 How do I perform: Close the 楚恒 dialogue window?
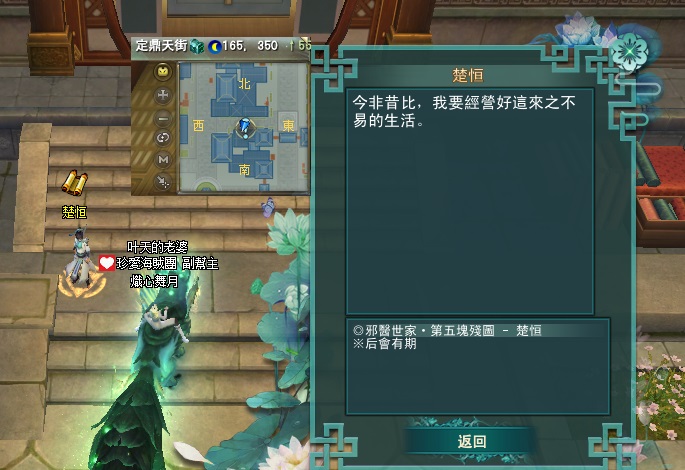click(628, 50)
